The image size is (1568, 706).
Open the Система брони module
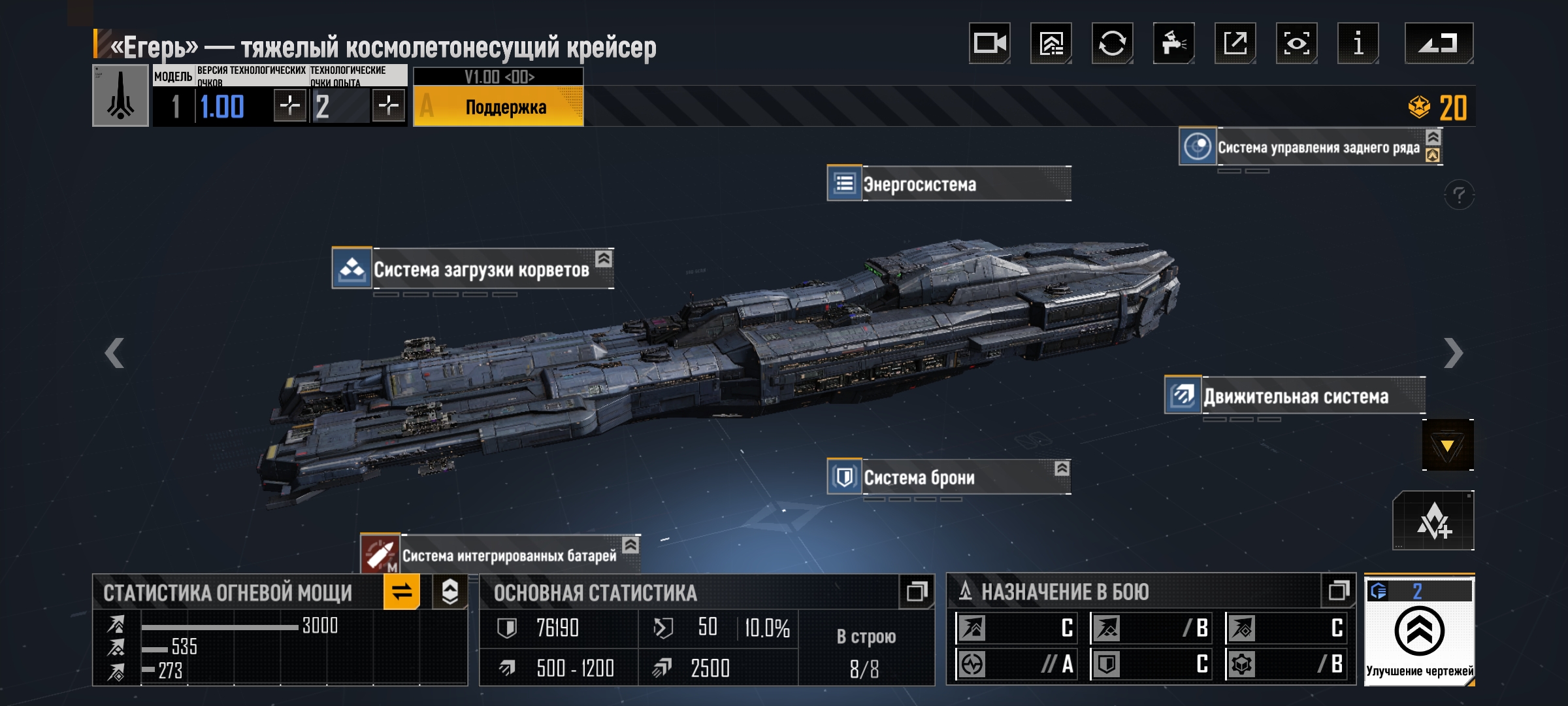(949, 477)
